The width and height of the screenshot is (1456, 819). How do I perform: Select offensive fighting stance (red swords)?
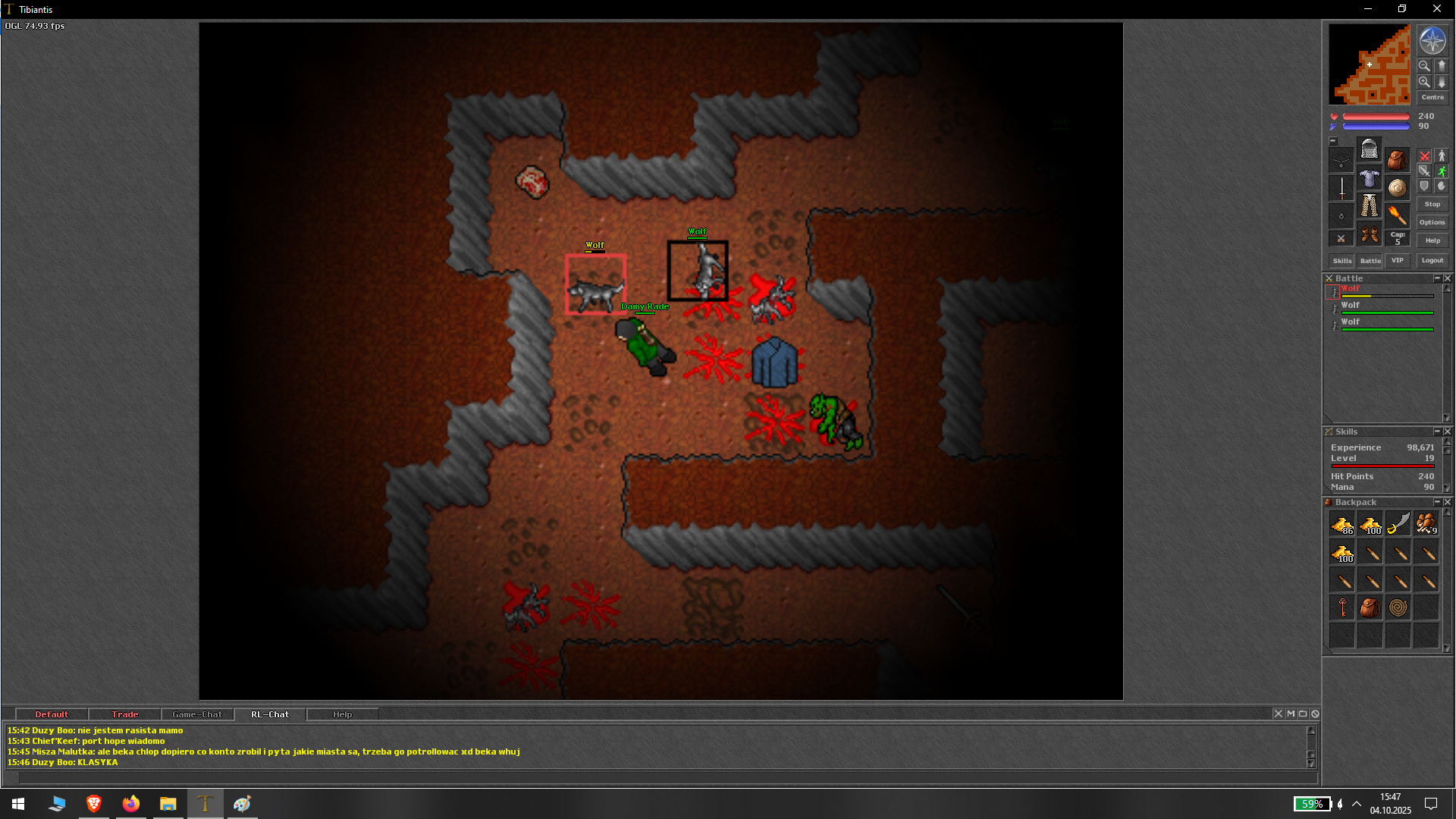tap(1424, 157)
